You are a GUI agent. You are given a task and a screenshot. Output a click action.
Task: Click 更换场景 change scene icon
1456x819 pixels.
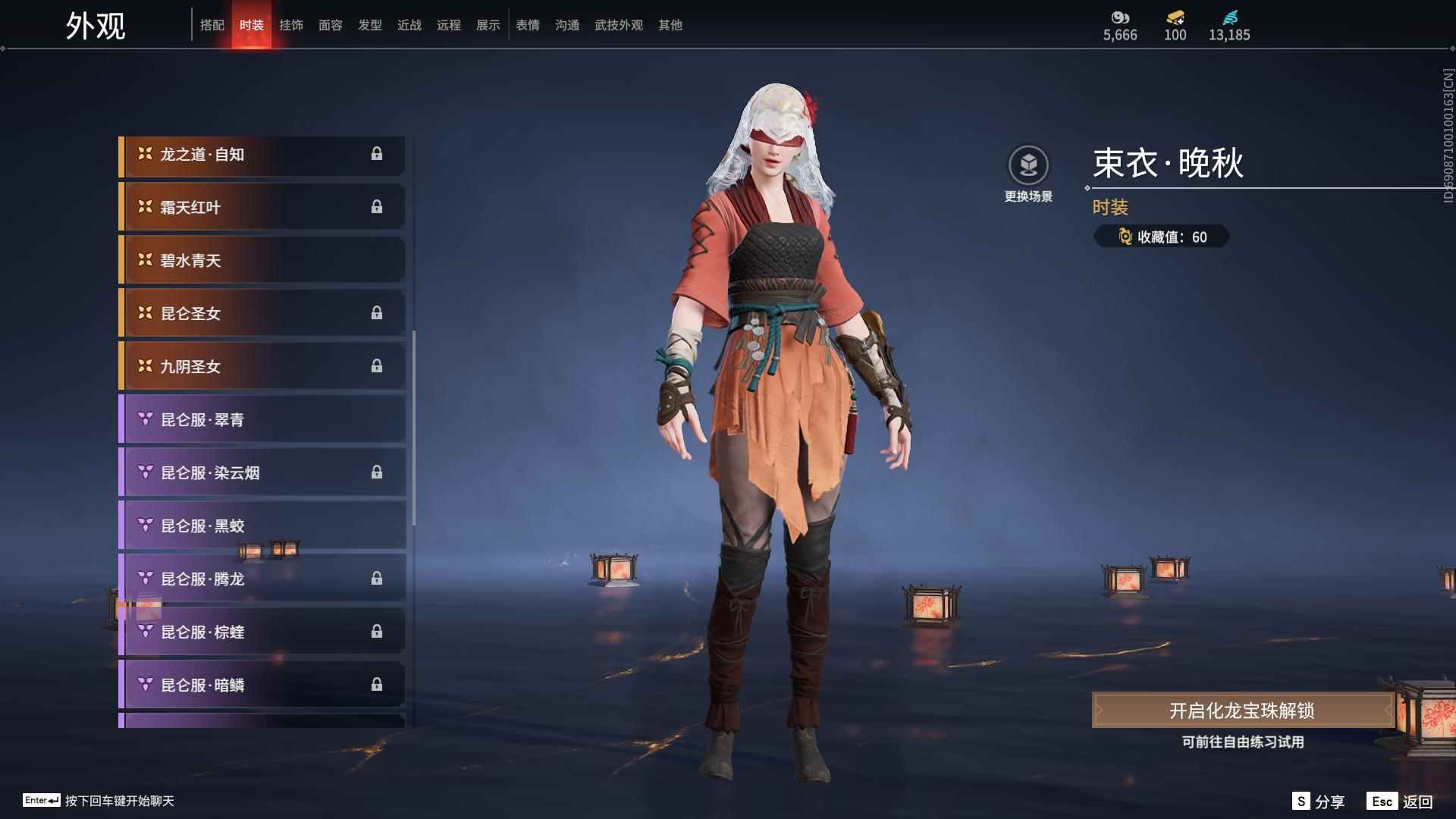(1028, 166)
